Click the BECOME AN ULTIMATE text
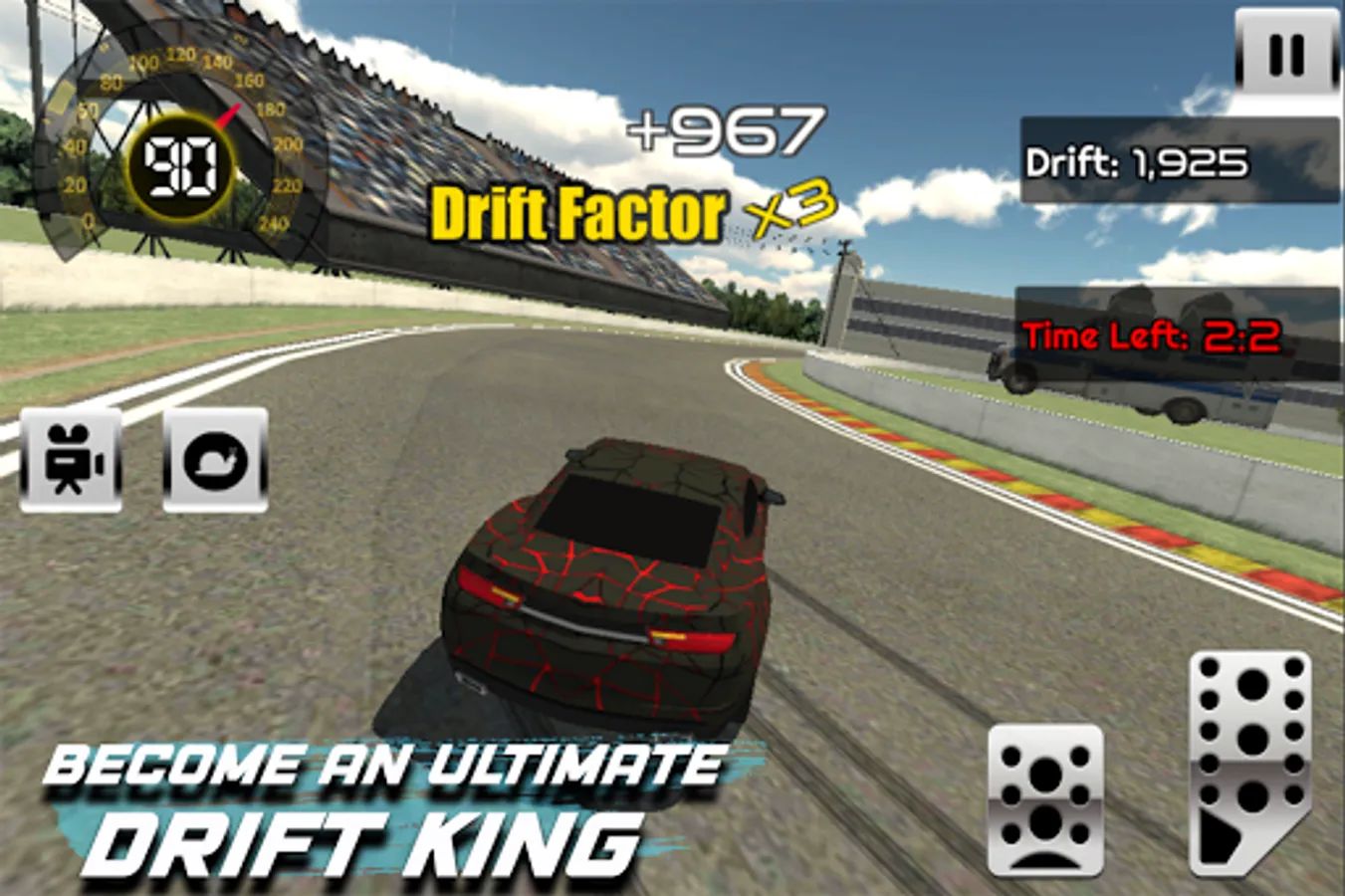The image size is (1345, 896). pos(388,767)
